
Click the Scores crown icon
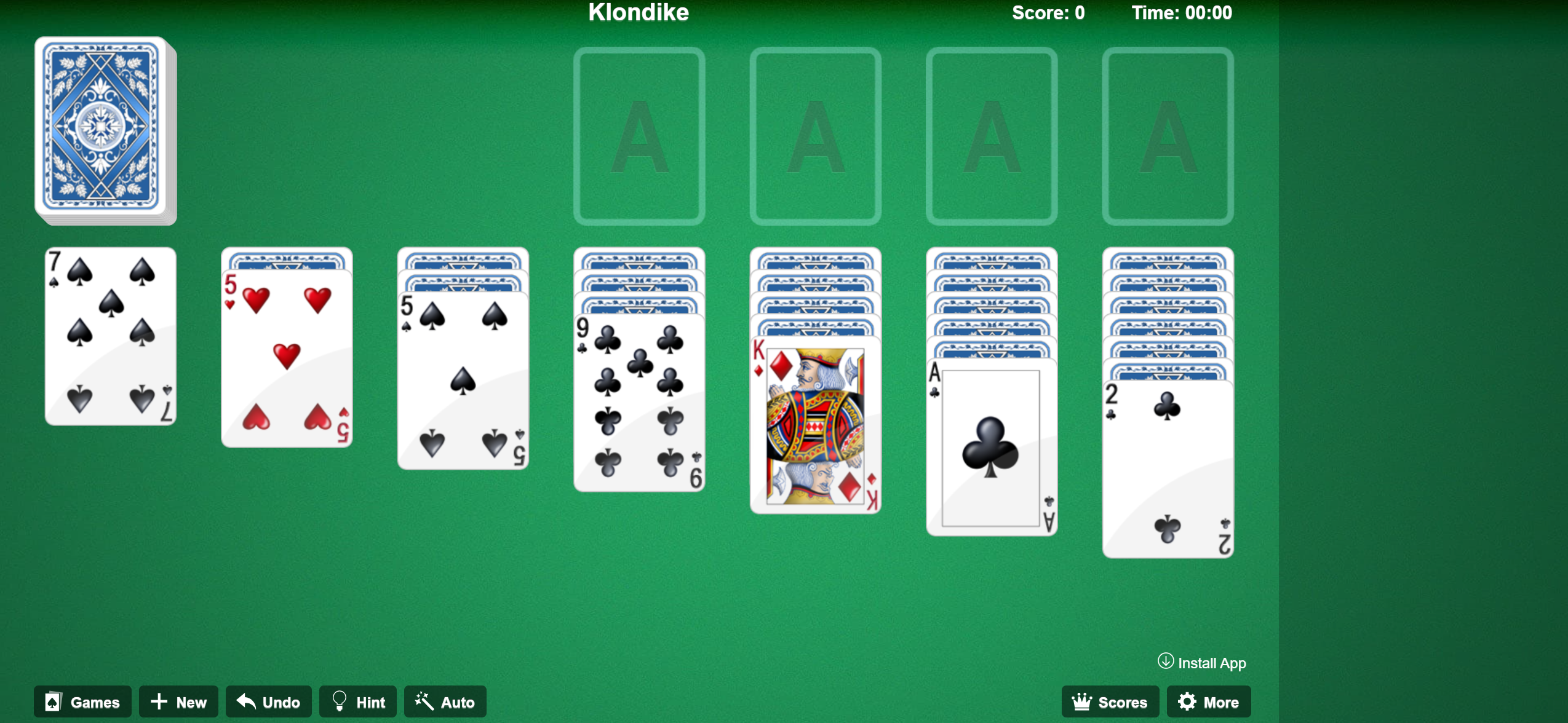point(1083,701)
